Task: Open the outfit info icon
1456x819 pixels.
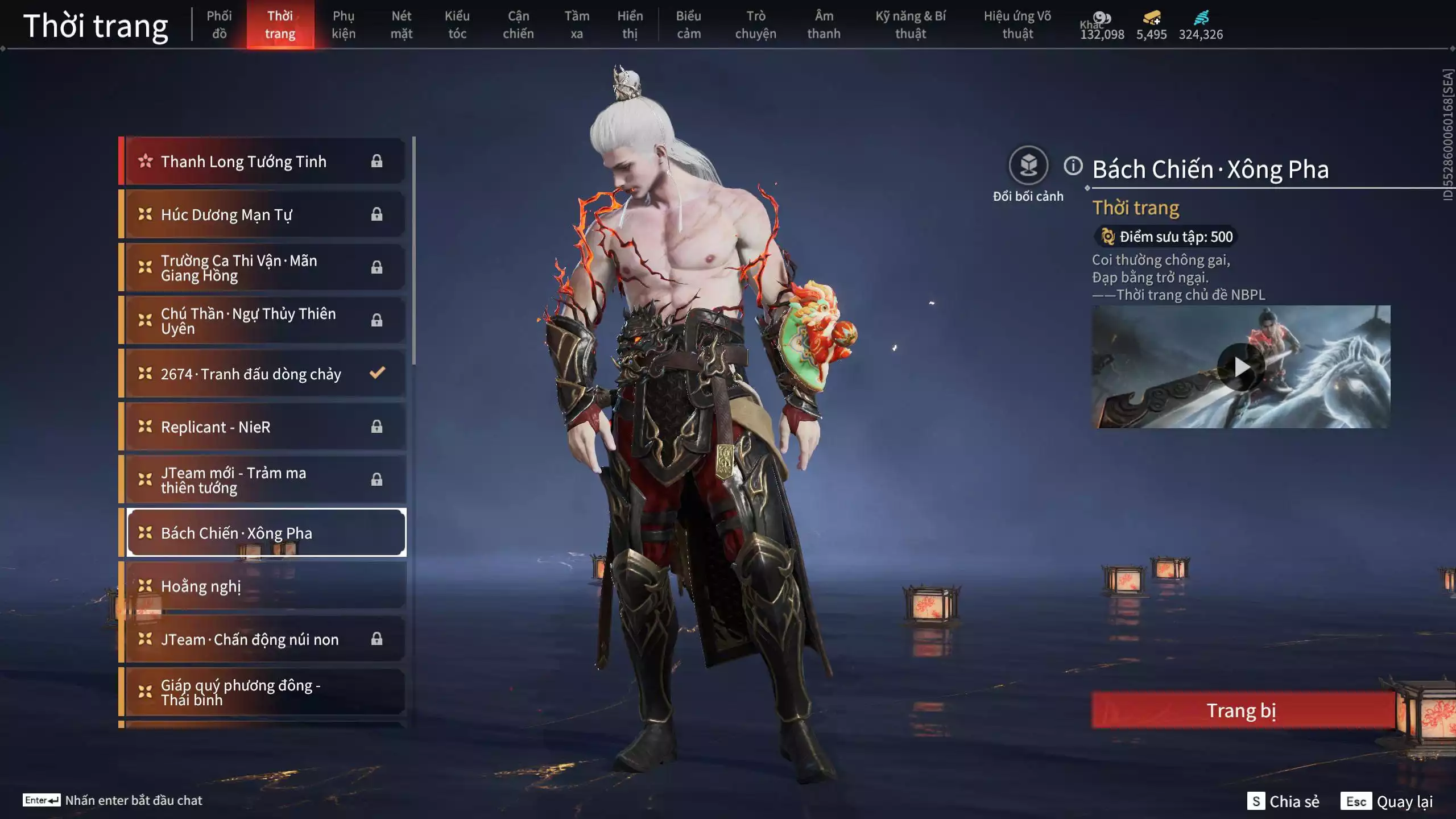Action: (x=1073, y=166)
